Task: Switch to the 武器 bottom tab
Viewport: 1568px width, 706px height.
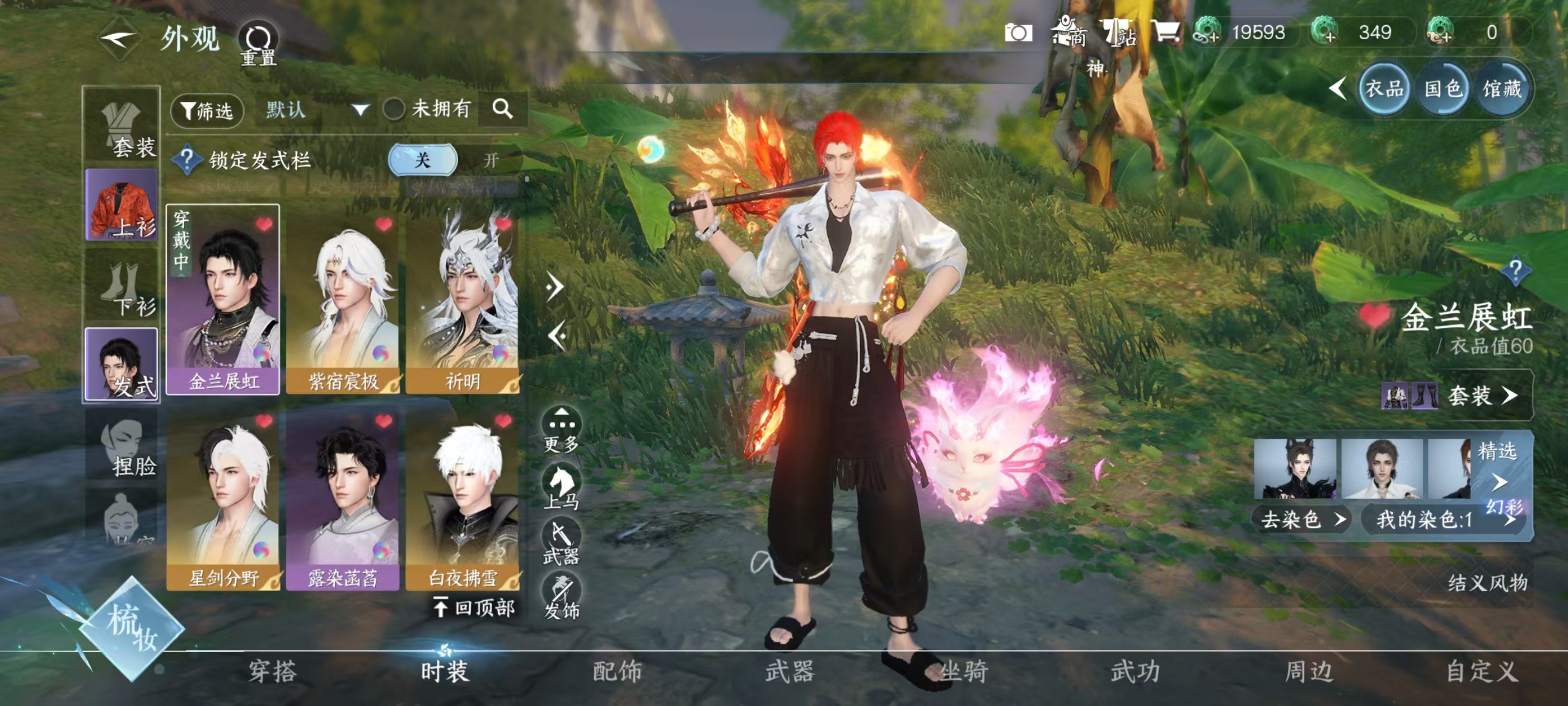Action: 790,671
